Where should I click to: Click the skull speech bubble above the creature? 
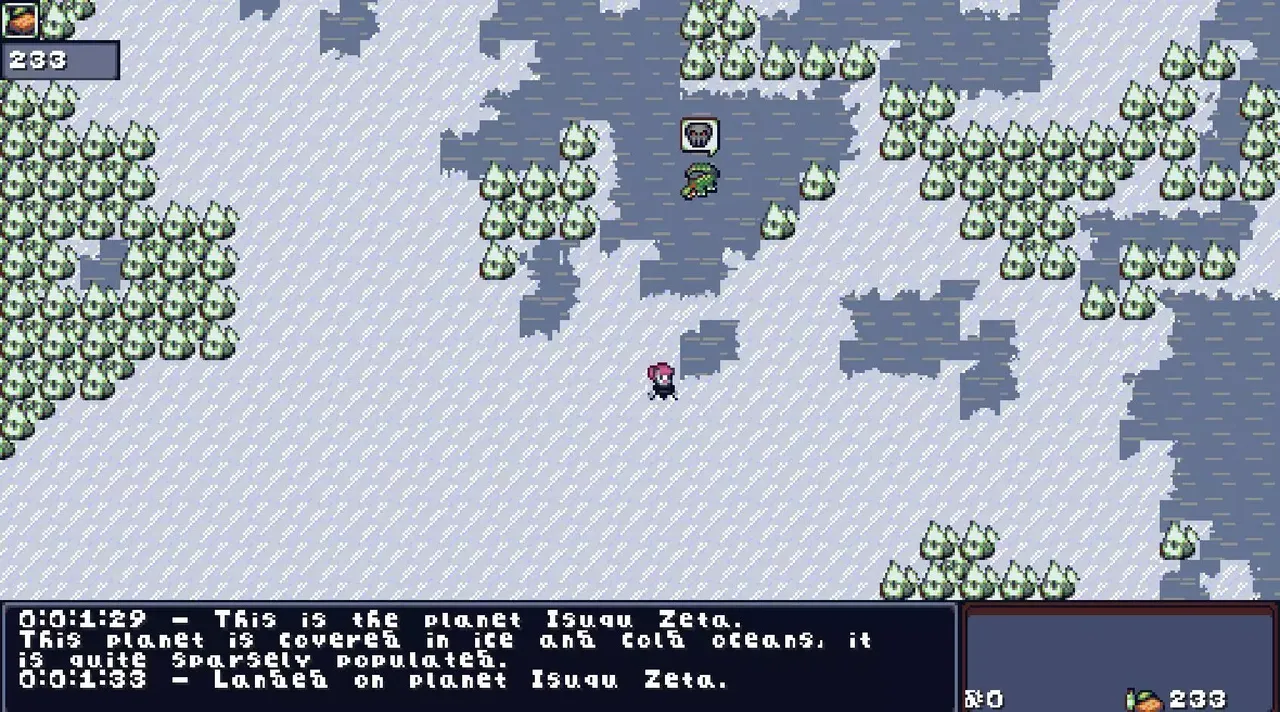point(700,135)
